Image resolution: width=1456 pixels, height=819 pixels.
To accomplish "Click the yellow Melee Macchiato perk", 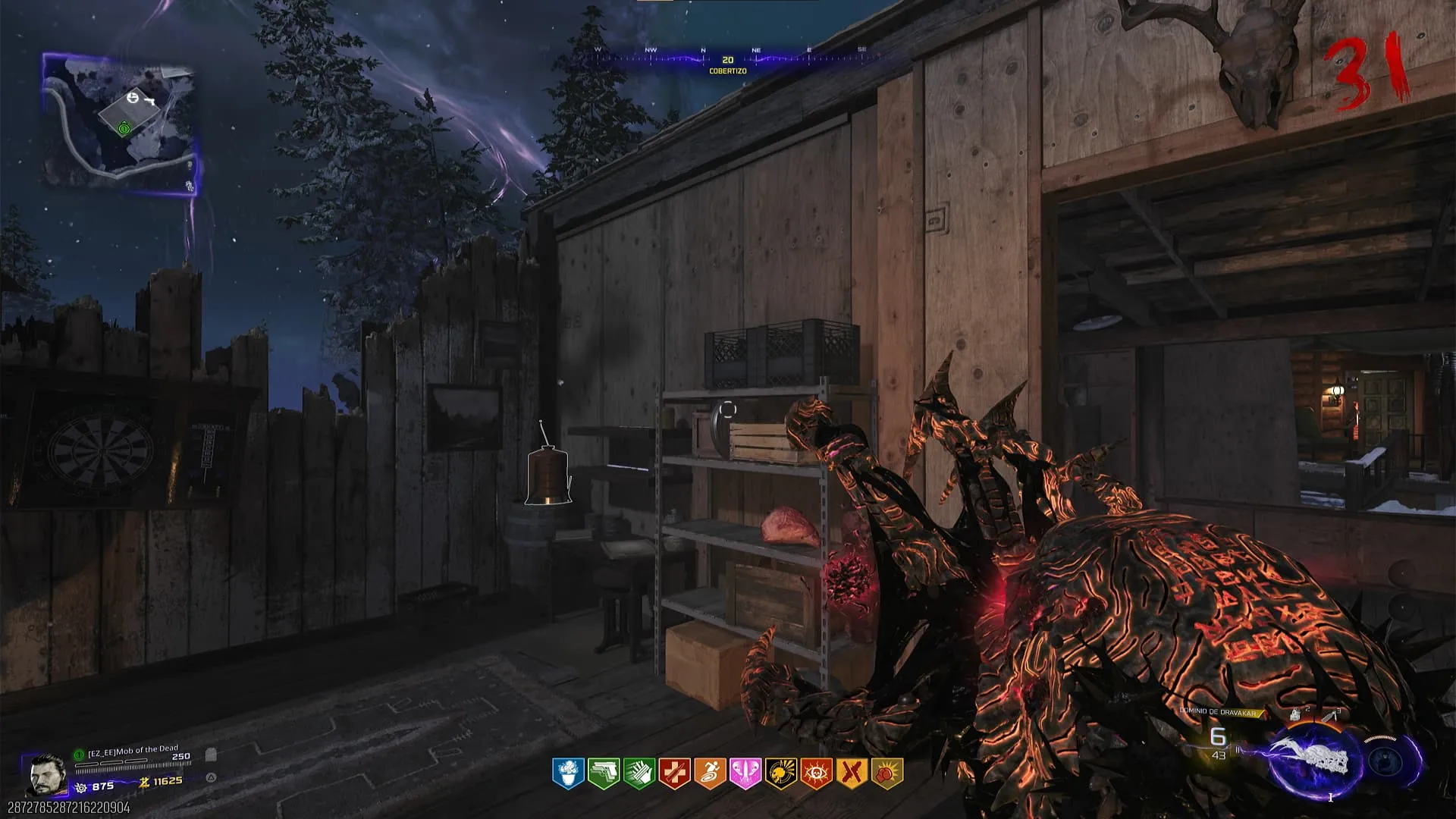I will pyautogui.click(x=851, y=773).
